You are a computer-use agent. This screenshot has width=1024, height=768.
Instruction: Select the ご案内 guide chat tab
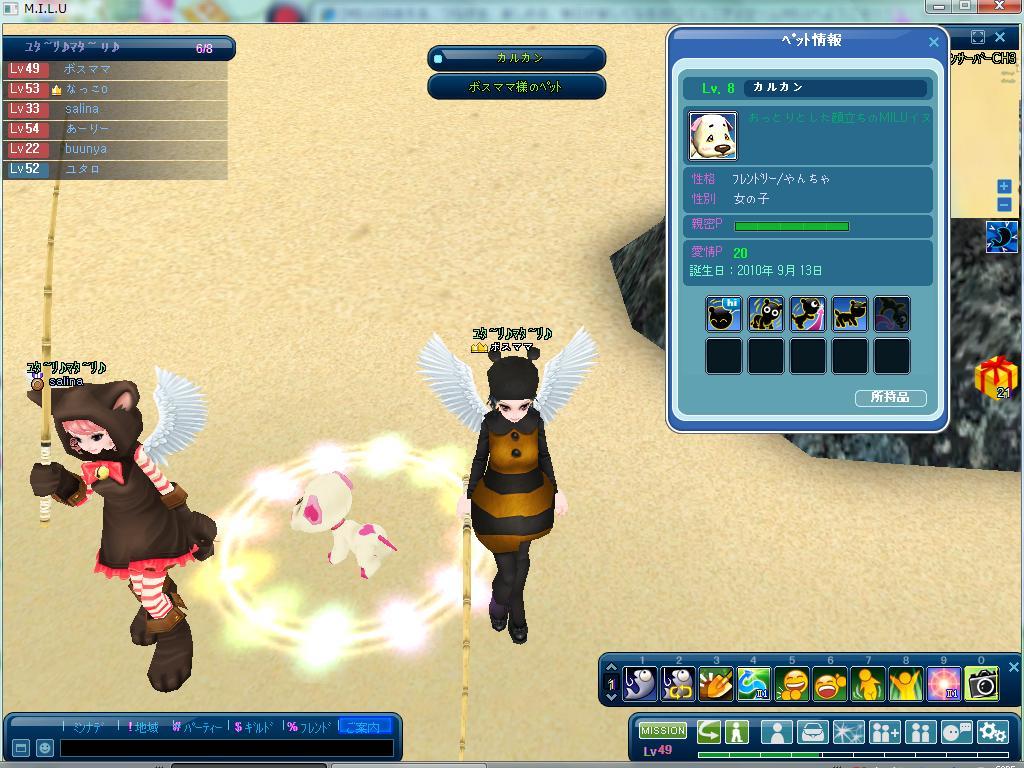[364, 727]
